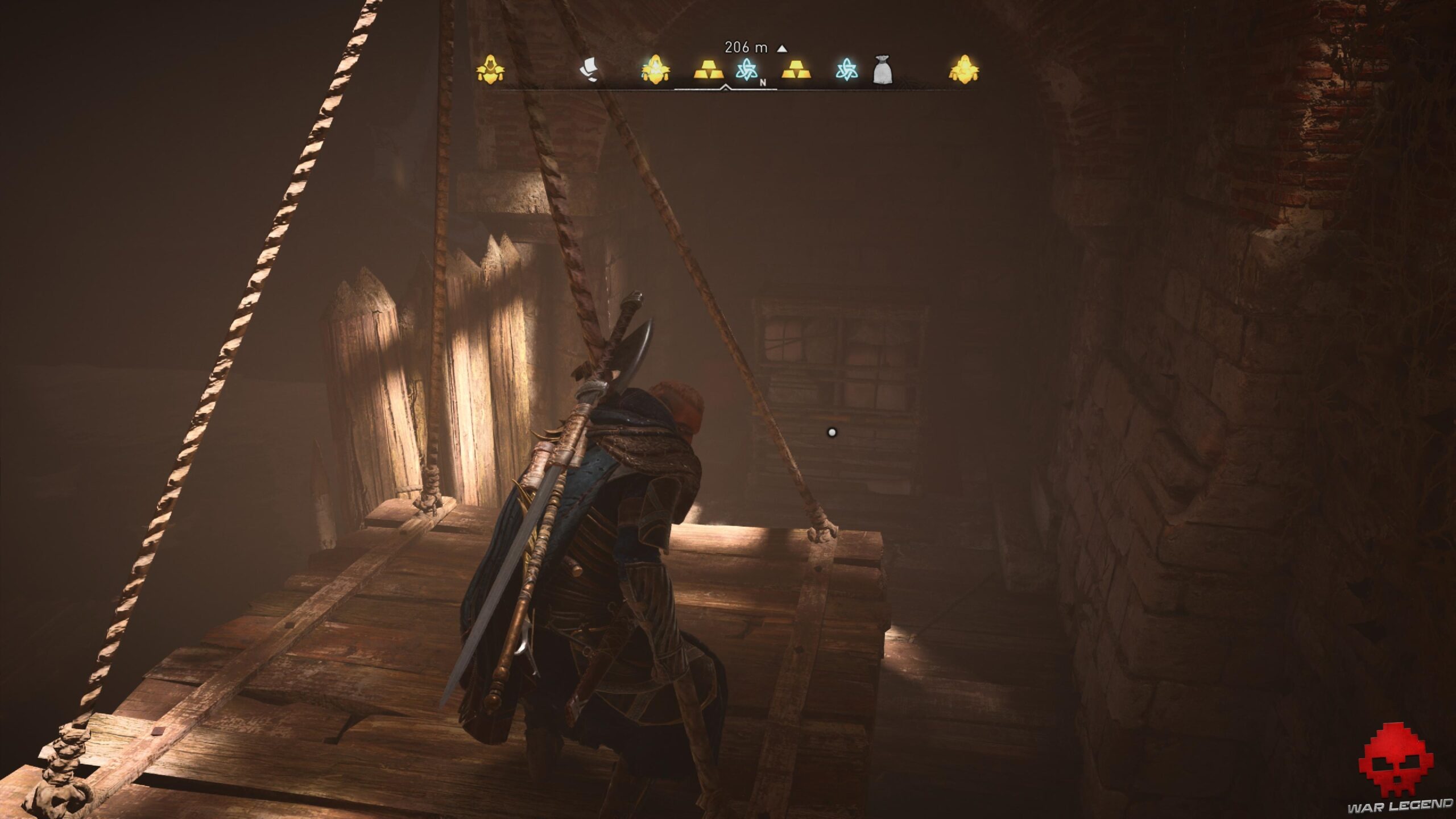
Task: Click the first gold ingots wealth icon
Action: (709, 71)
